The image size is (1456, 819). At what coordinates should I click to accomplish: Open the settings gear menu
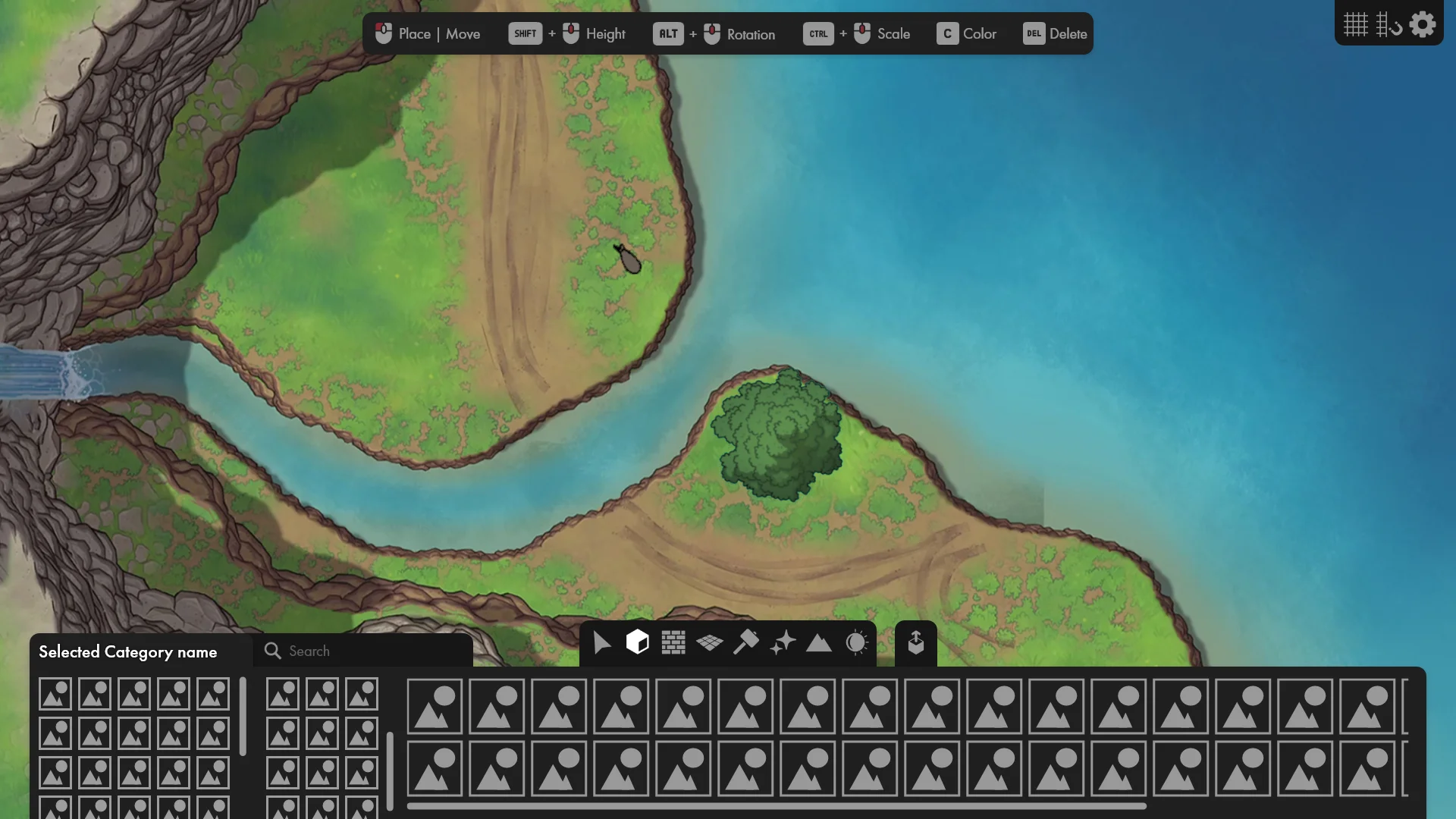point(1423,24)
